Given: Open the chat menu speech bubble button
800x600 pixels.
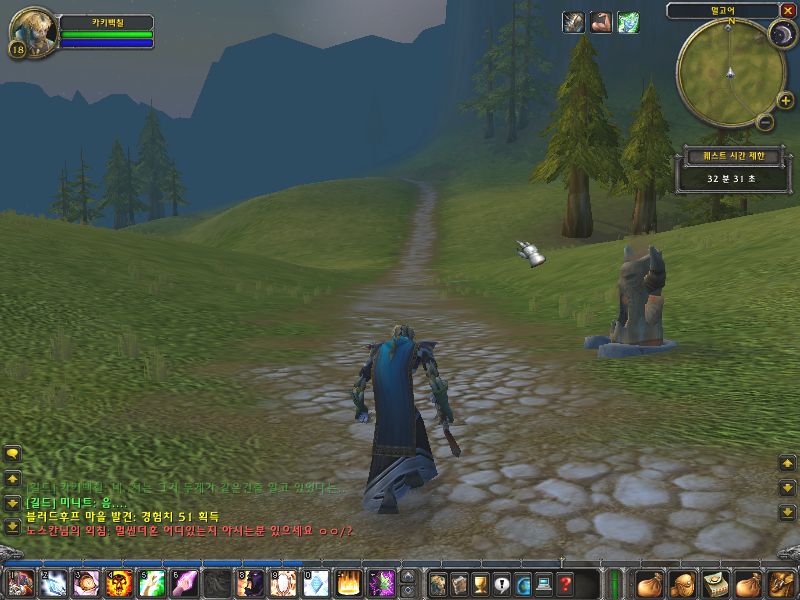Looking at the screenshot, I should (x=12, y=453).
